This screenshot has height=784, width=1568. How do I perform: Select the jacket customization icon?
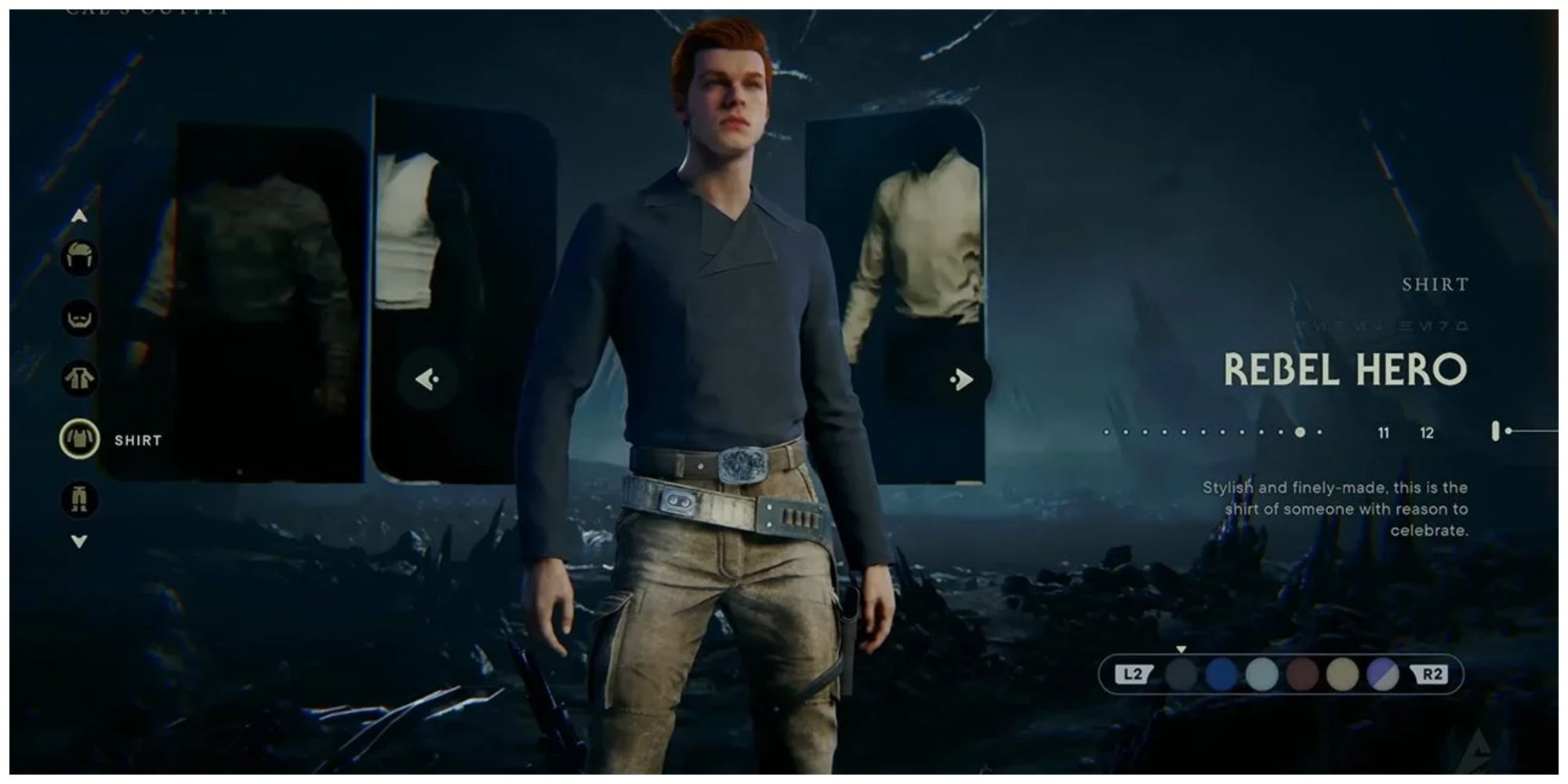click(x=78, y=379)
